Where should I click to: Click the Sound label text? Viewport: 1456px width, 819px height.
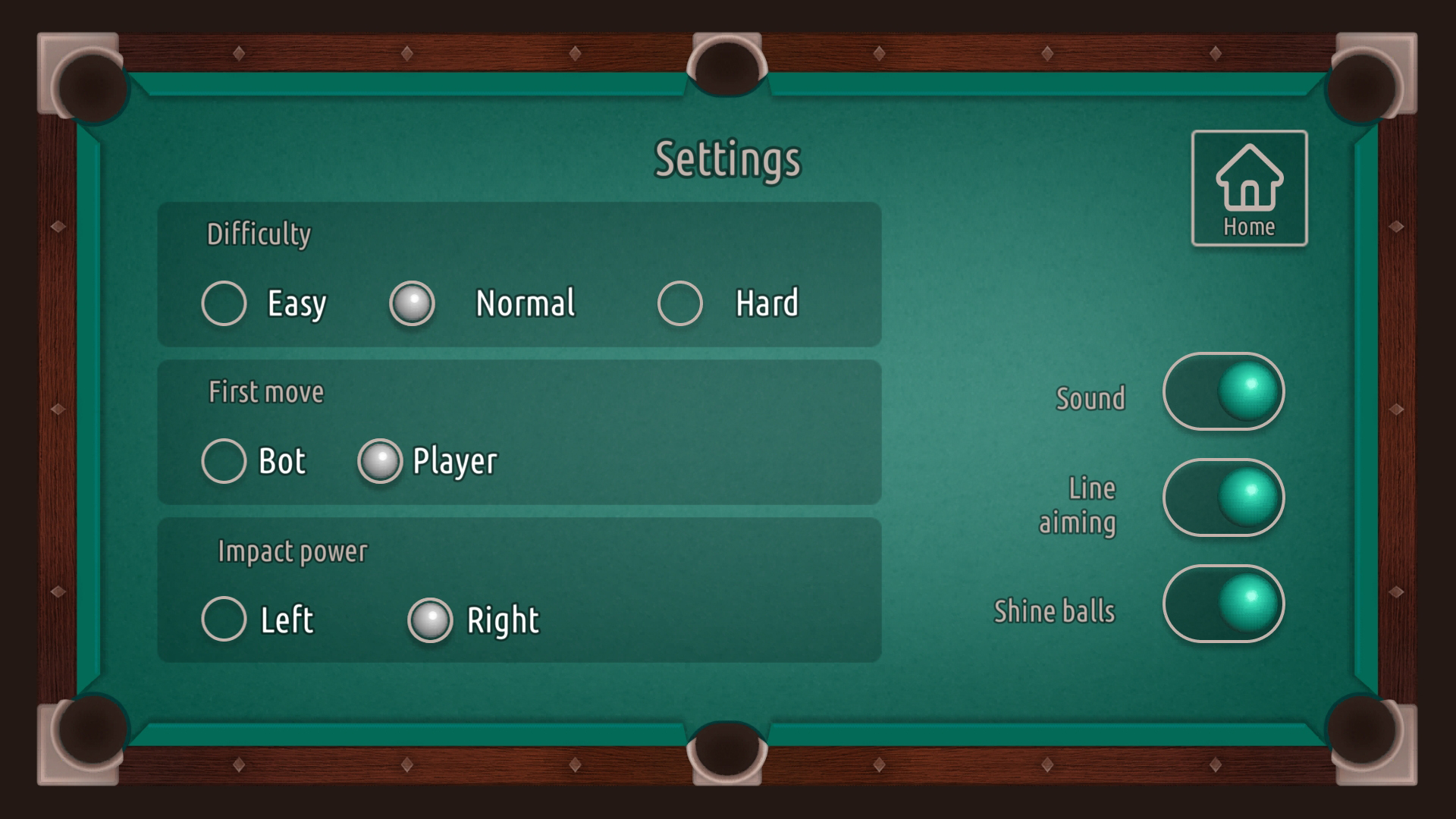pyautogui.click(x=1090, y=397)
